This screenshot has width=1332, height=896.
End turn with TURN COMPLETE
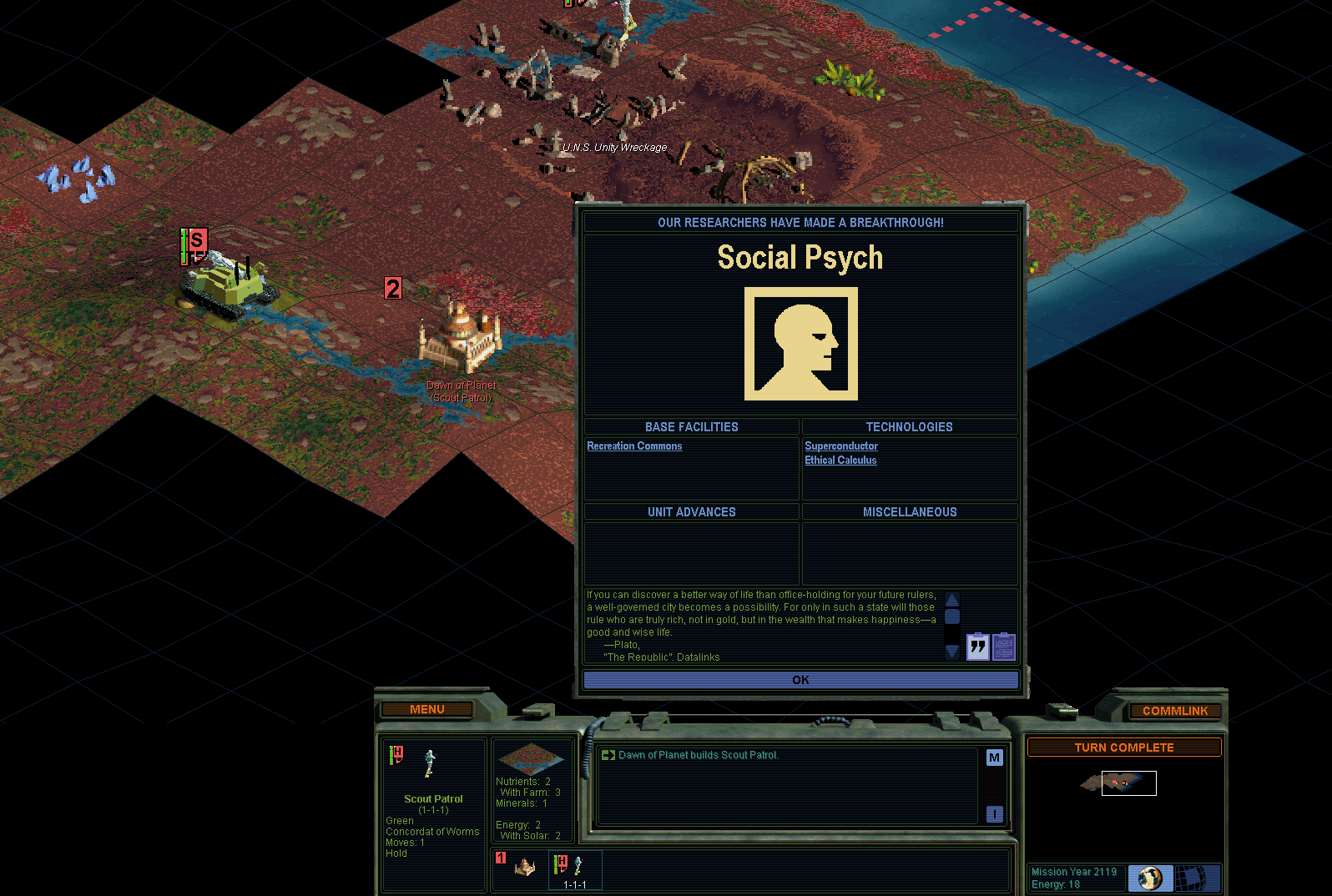[x=1123, y=748]
